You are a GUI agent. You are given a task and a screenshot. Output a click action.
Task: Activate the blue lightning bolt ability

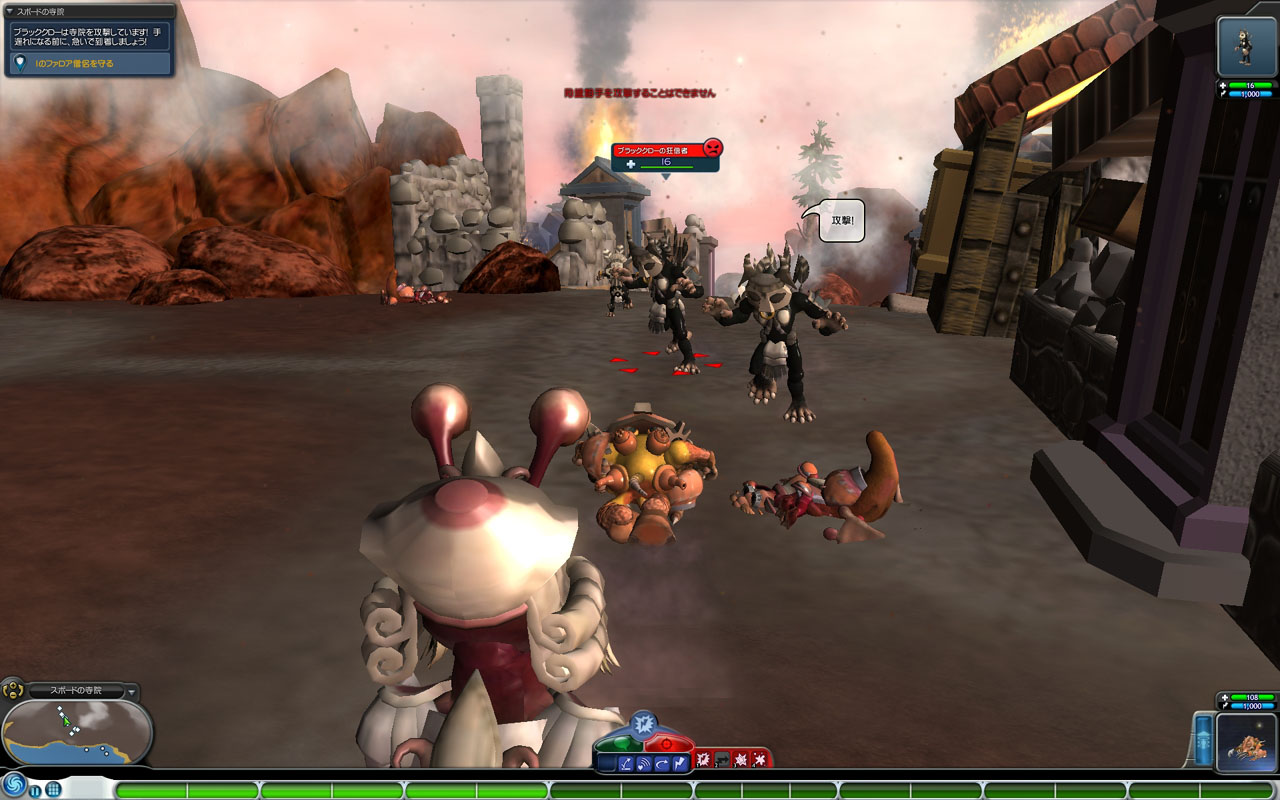coord(679,764)
